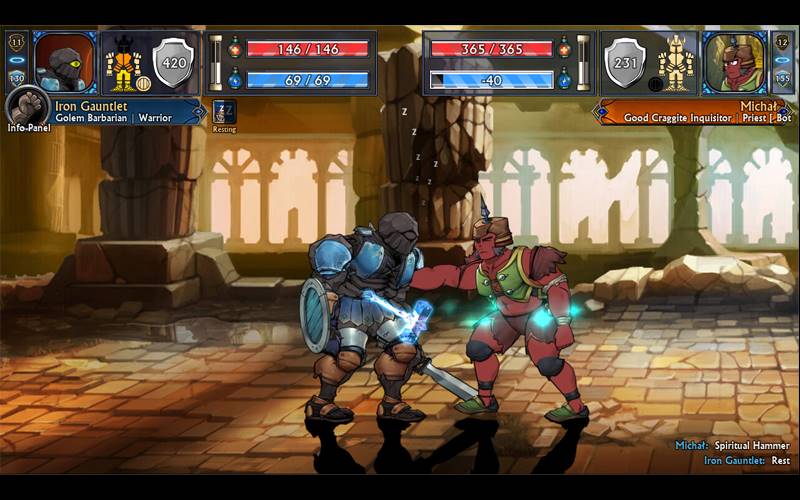This screenshot has width=800, height=500.
Task: Click the Michał orange name banner
Action: pyautogui.click(x=690, y=111)
